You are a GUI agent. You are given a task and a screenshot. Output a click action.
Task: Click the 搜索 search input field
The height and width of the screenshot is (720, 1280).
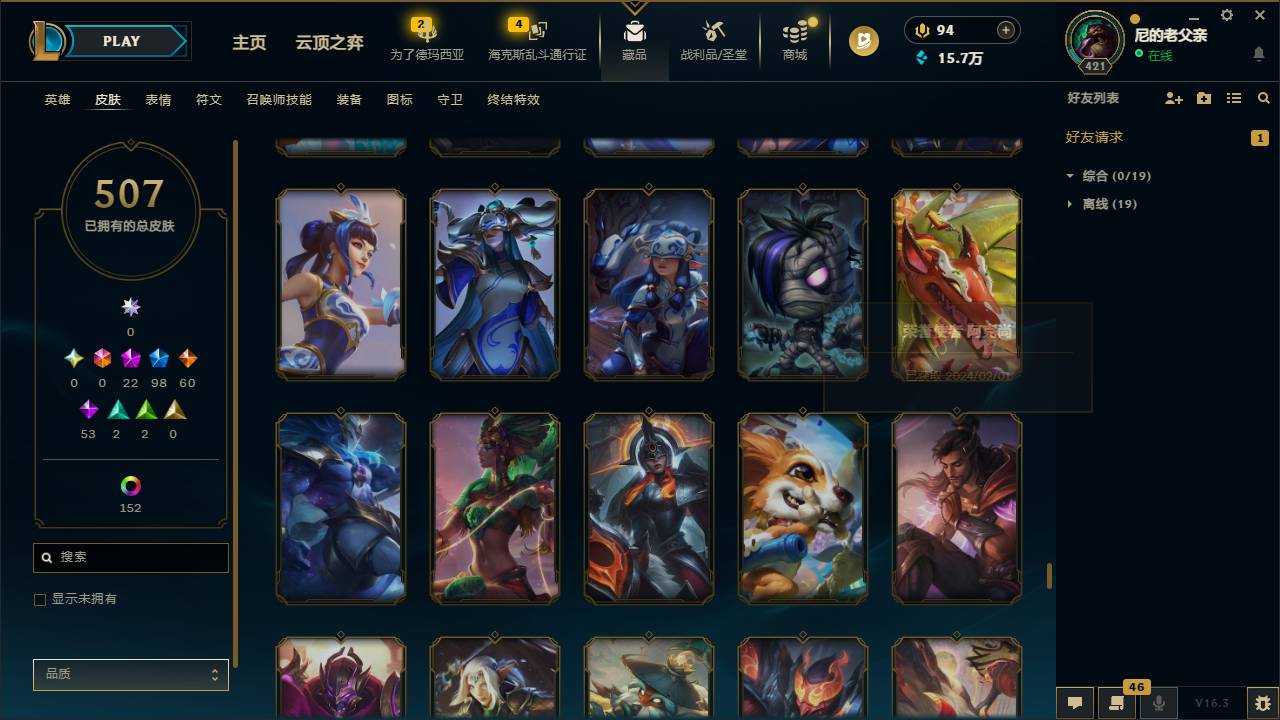[130, 557]
